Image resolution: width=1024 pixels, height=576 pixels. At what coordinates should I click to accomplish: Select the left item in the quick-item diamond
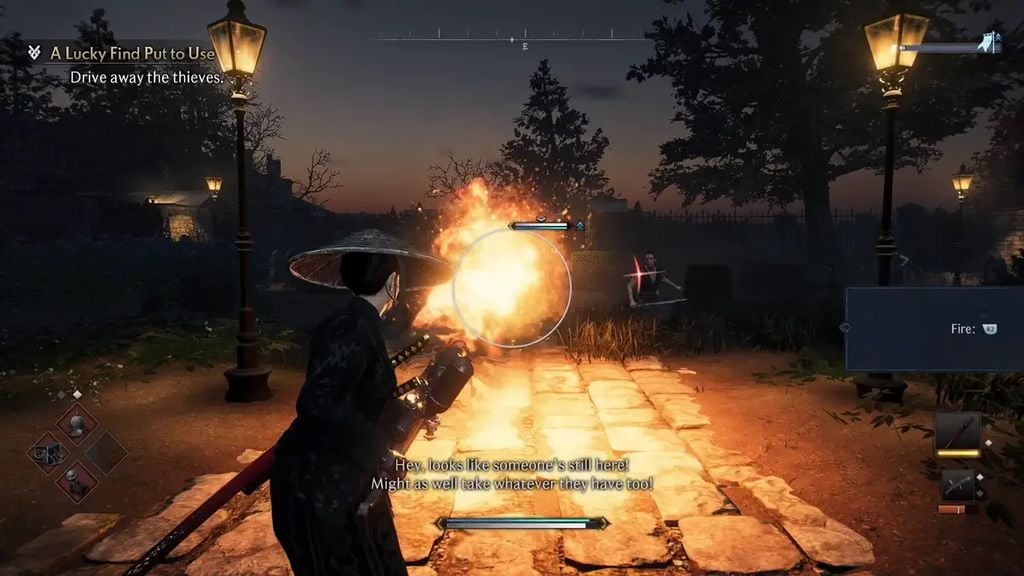(46, 452)
